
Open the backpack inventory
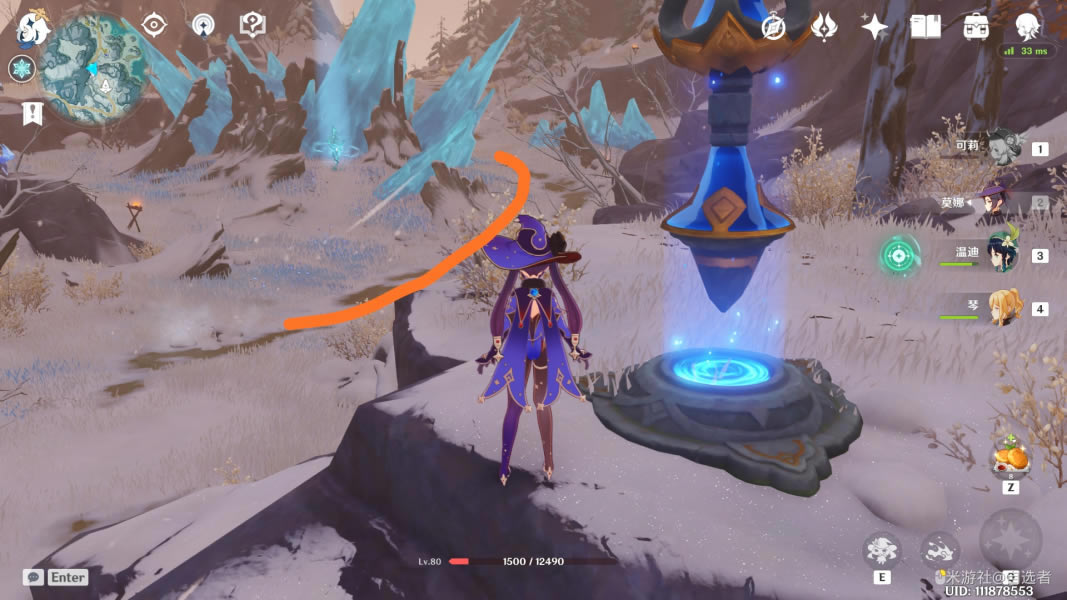[x=976, y=27]
